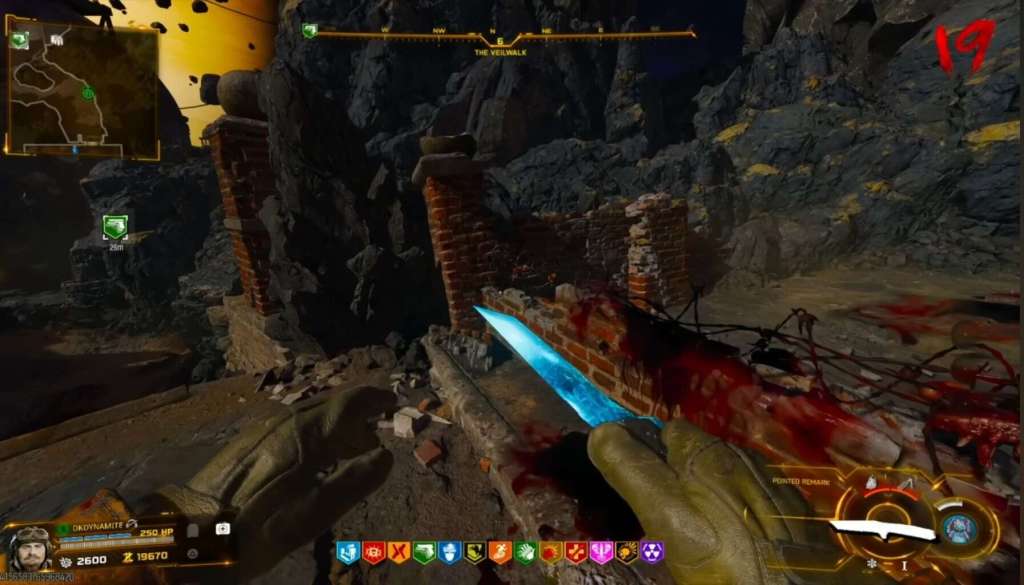Click the black and yellow perk icon
Screen dimensions: 1024x585
476,552
